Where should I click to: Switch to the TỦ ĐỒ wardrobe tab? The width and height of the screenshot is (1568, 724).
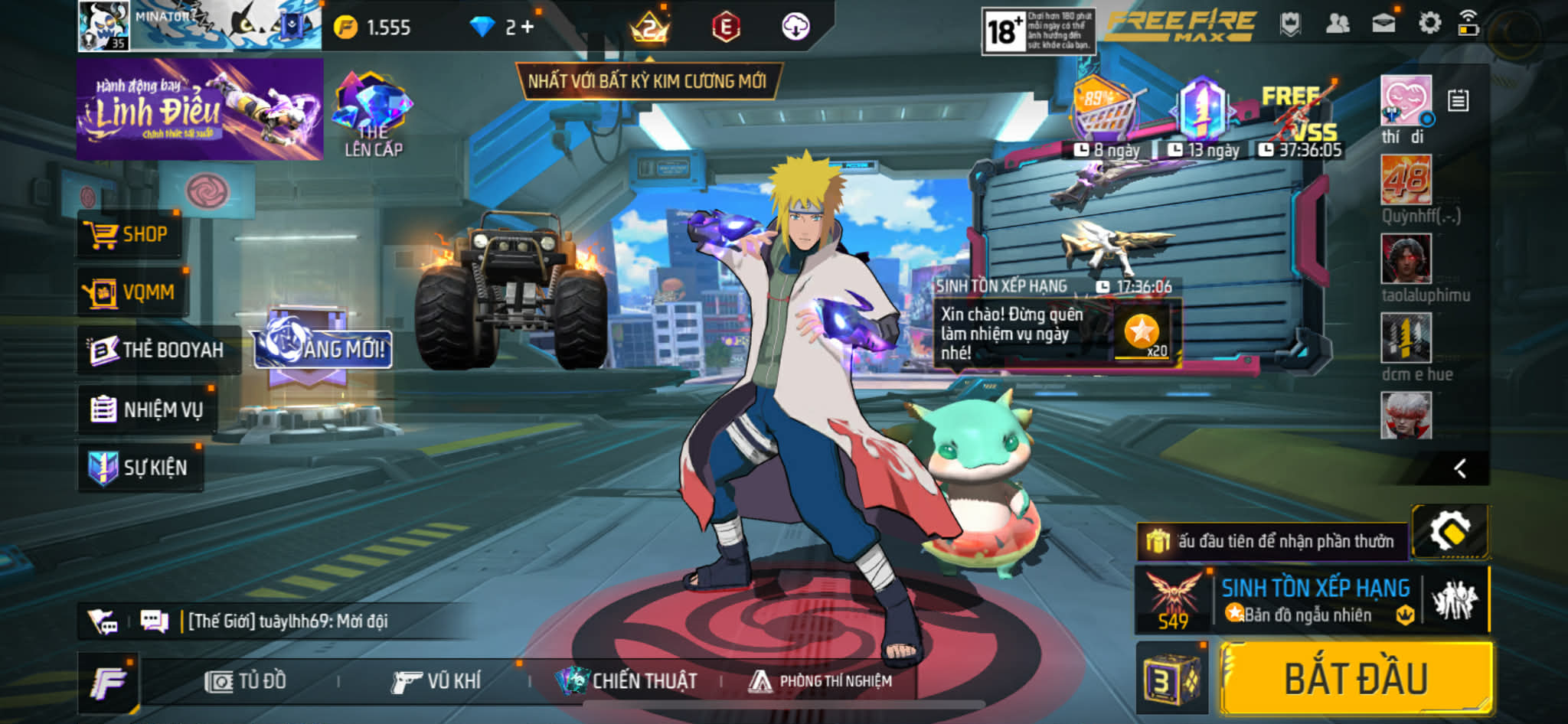click(247, 681)
